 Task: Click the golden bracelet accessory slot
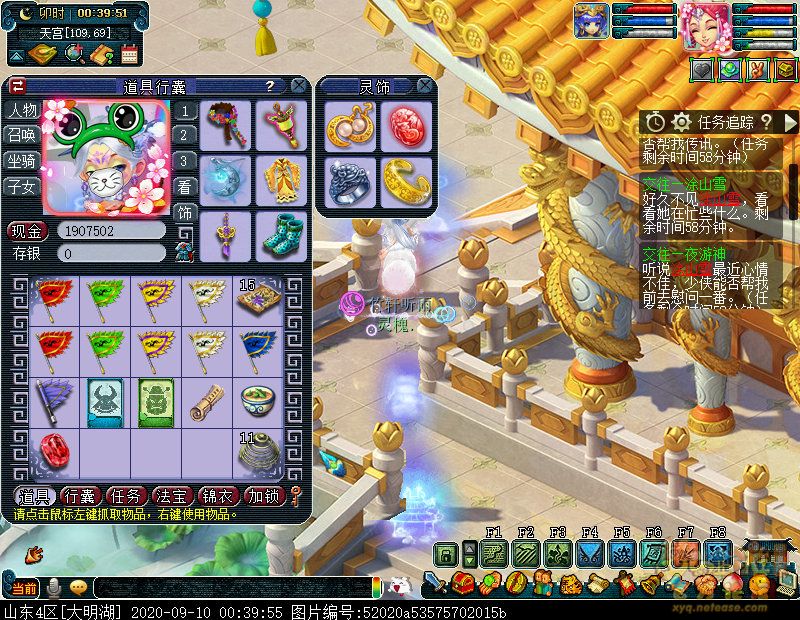(404, 181)
